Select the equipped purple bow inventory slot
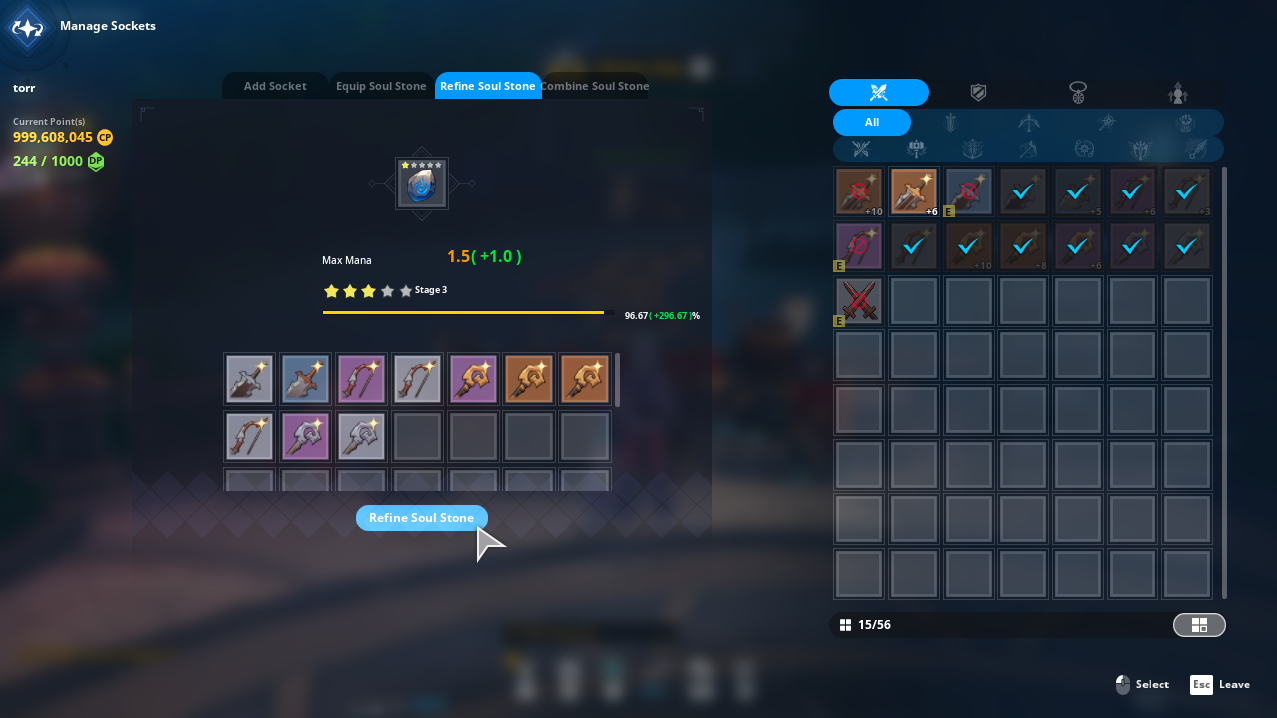 coord(859,246)
